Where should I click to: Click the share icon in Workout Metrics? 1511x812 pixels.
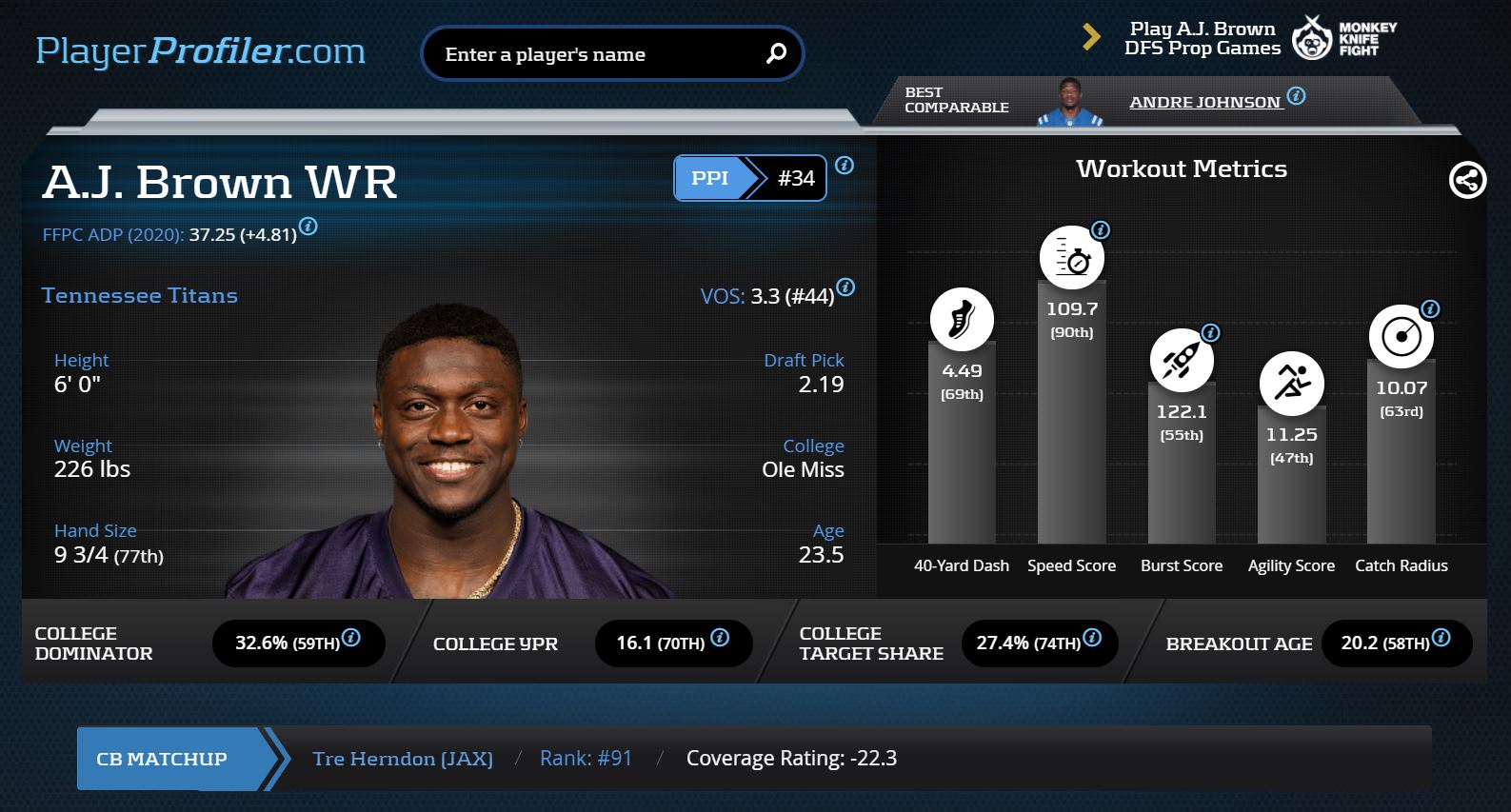pyautogui.click(x=1467, y=180)
